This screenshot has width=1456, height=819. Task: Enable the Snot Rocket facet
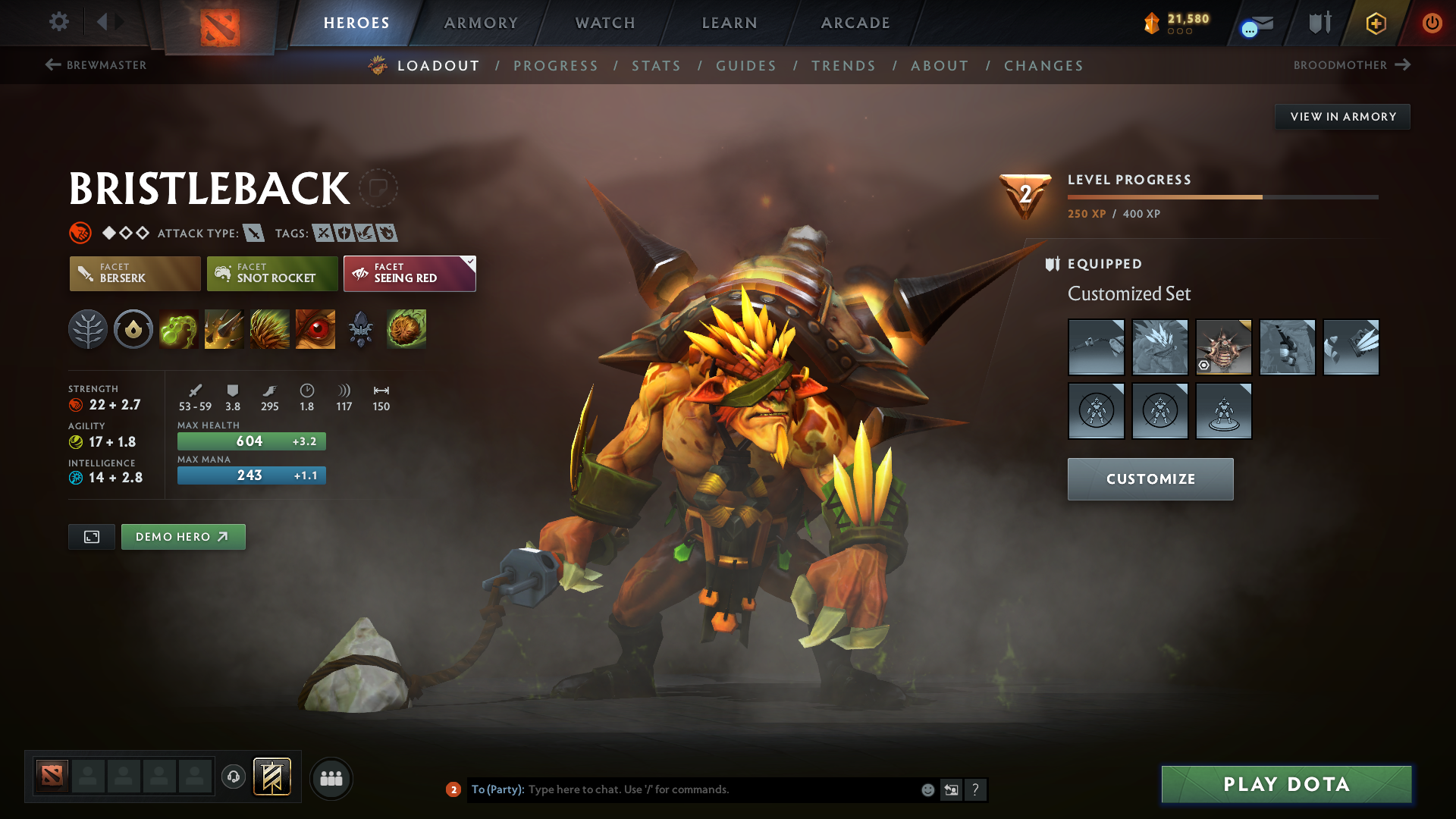coord(271,273)
